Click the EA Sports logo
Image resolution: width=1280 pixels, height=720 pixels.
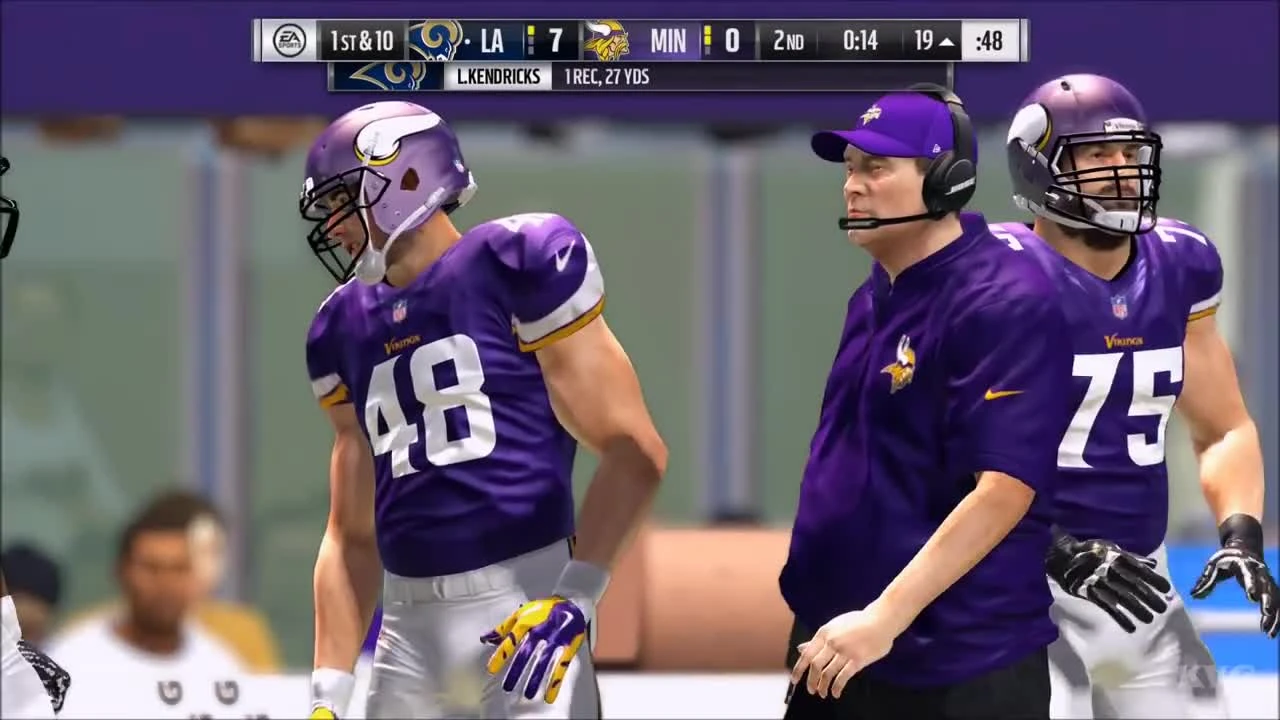tap(287, 39)
